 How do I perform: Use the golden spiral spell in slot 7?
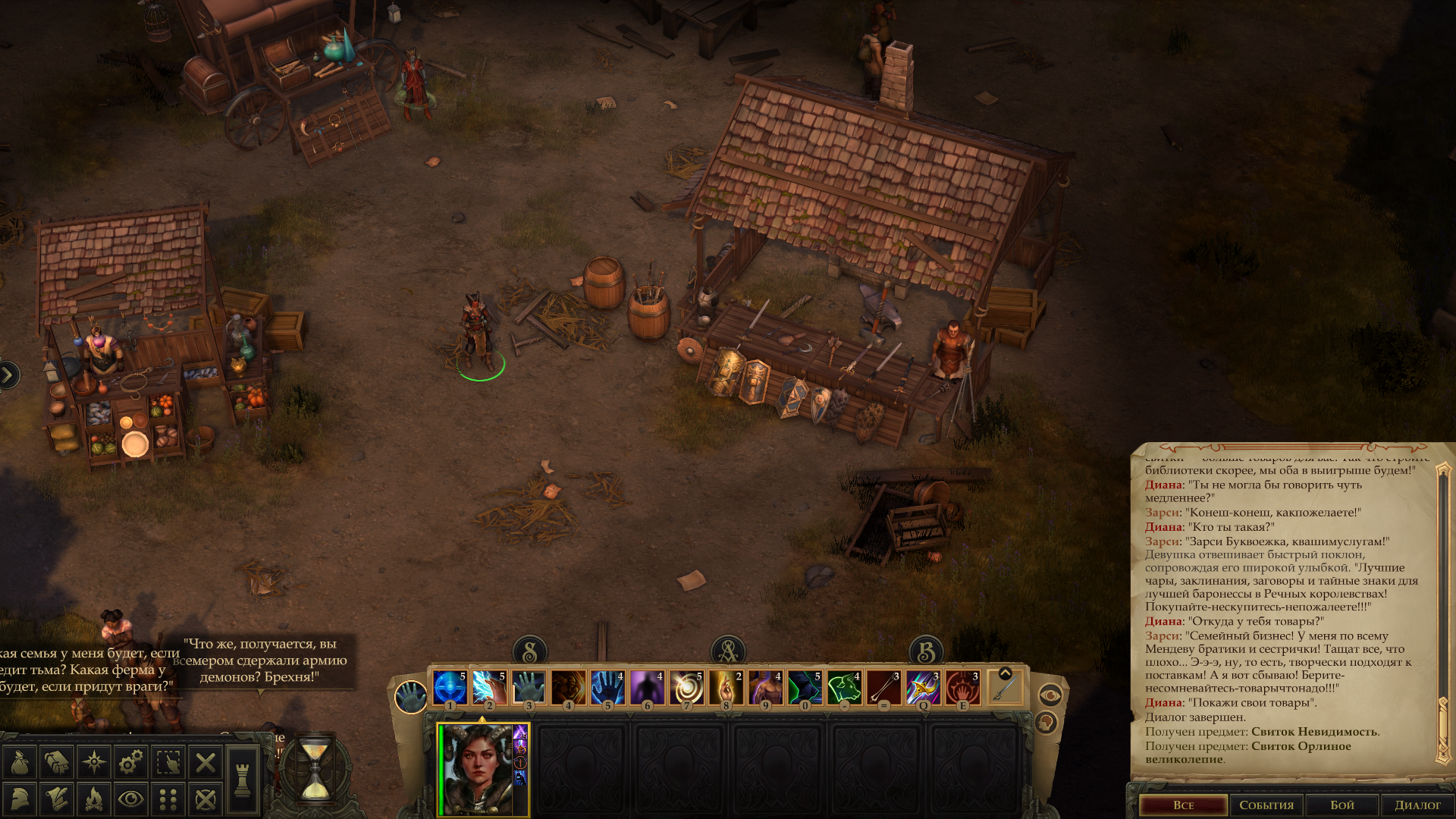[x=686, y=688]
